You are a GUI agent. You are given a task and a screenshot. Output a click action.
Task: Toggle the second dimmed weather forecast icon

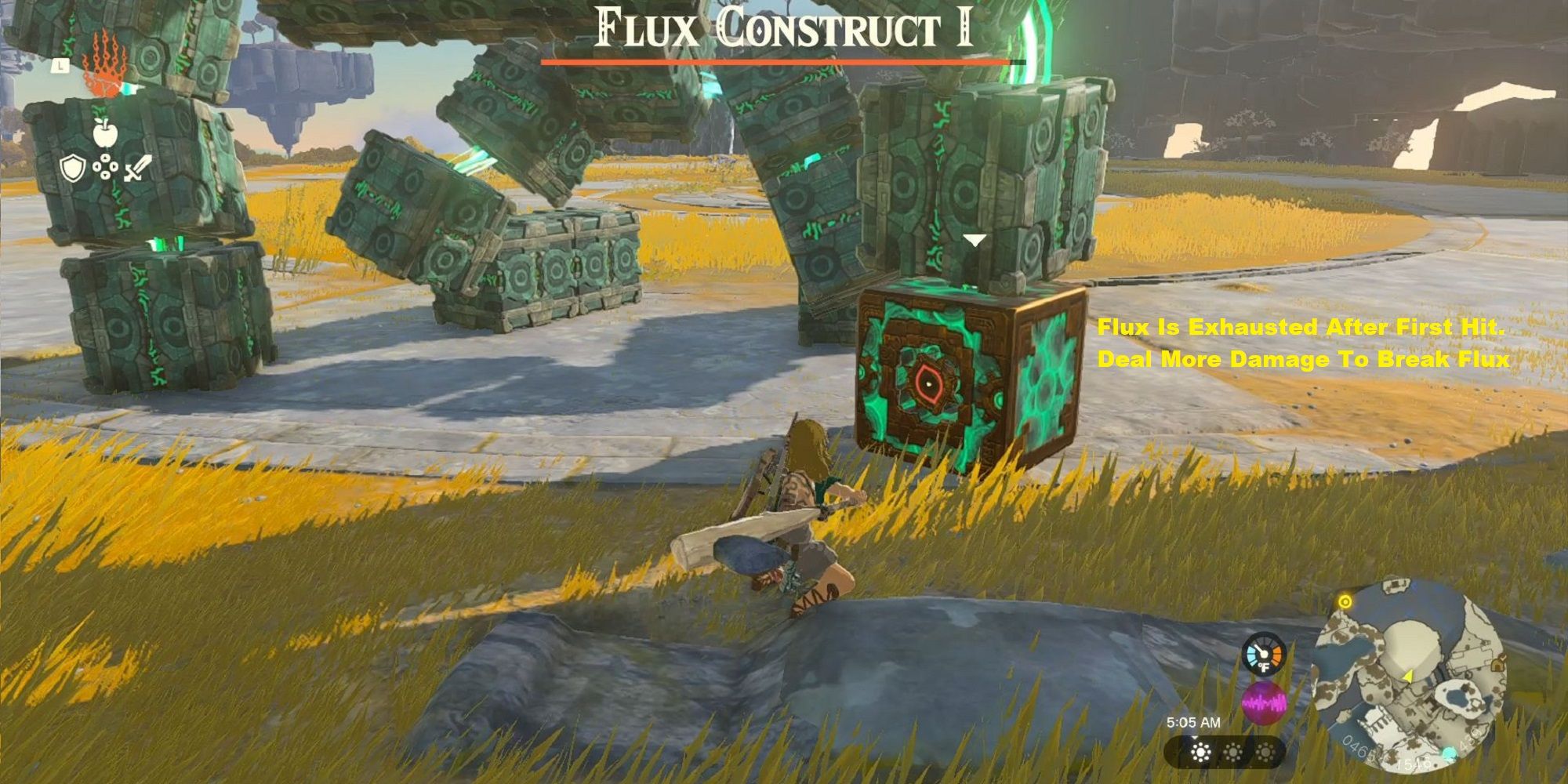click(1233, 752)
